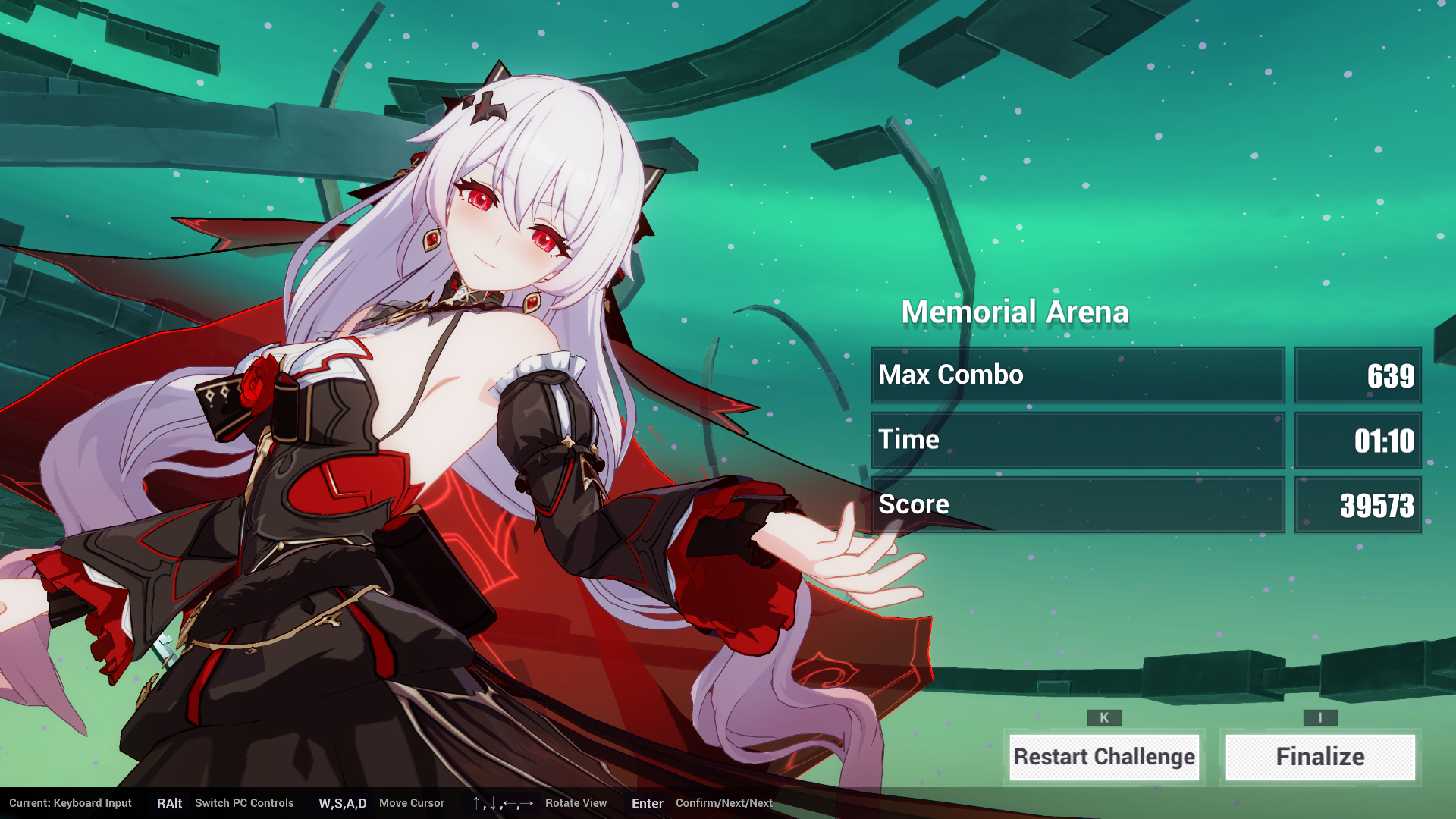This screenshot has width=1456, height=819.
Task: Click the Restart Challenge button
Action: [x=1104, y=756]
